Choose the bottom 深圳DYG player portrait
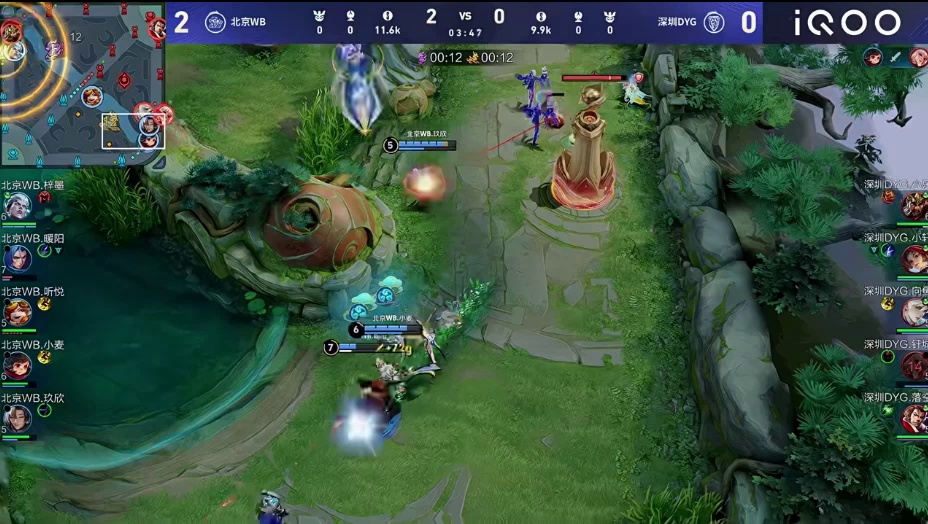 click(914, 418)
